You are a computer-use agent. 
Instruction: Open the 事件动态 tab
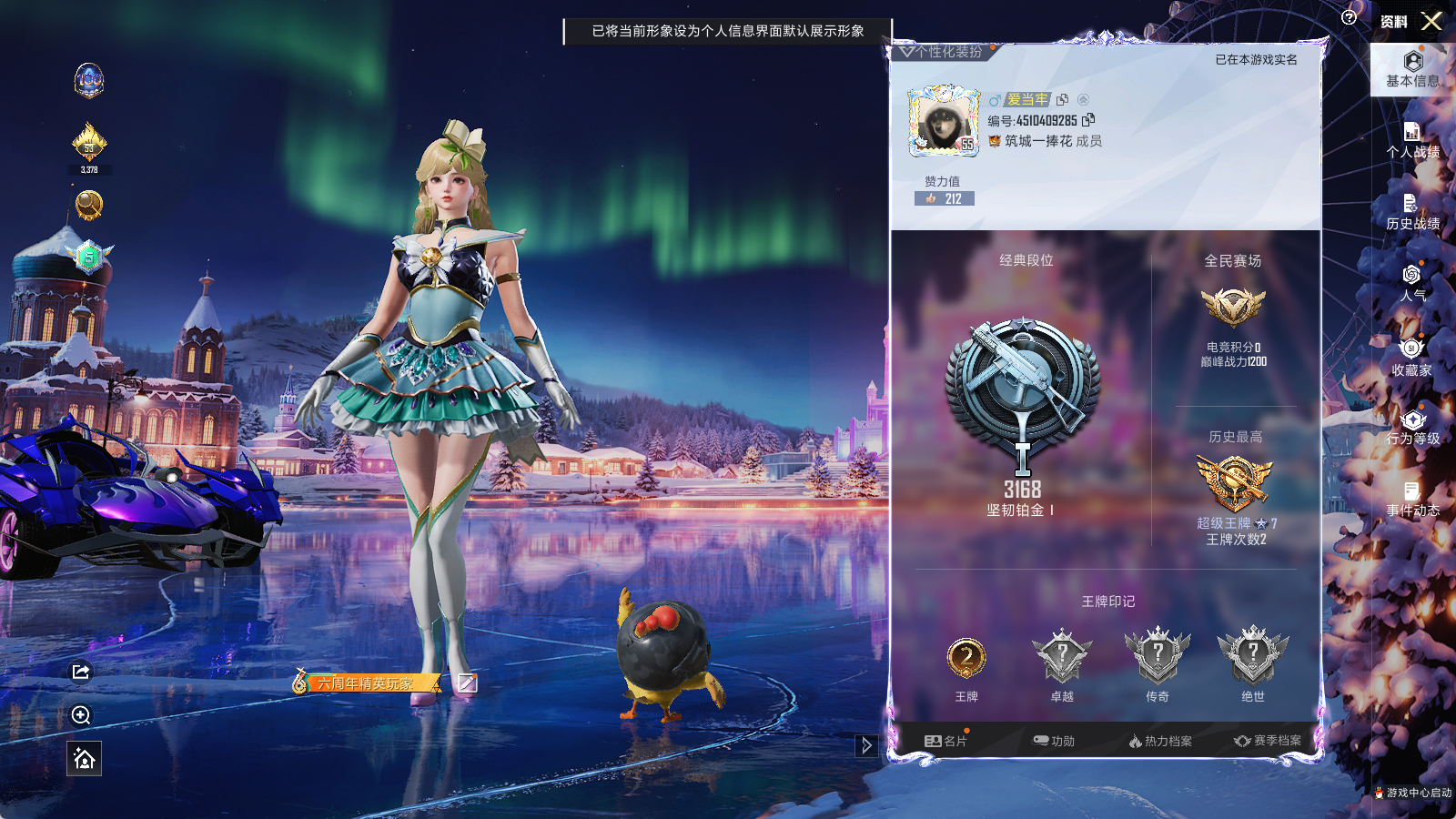1412,499
